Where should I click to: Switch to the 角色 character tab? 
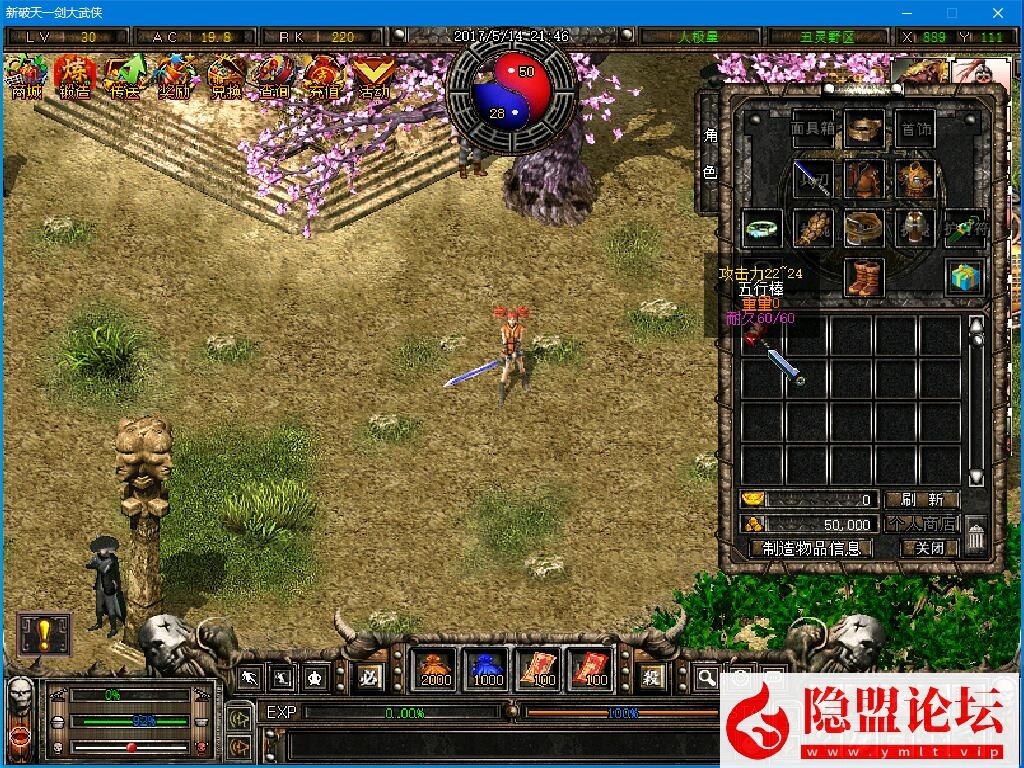coord(709,153)
